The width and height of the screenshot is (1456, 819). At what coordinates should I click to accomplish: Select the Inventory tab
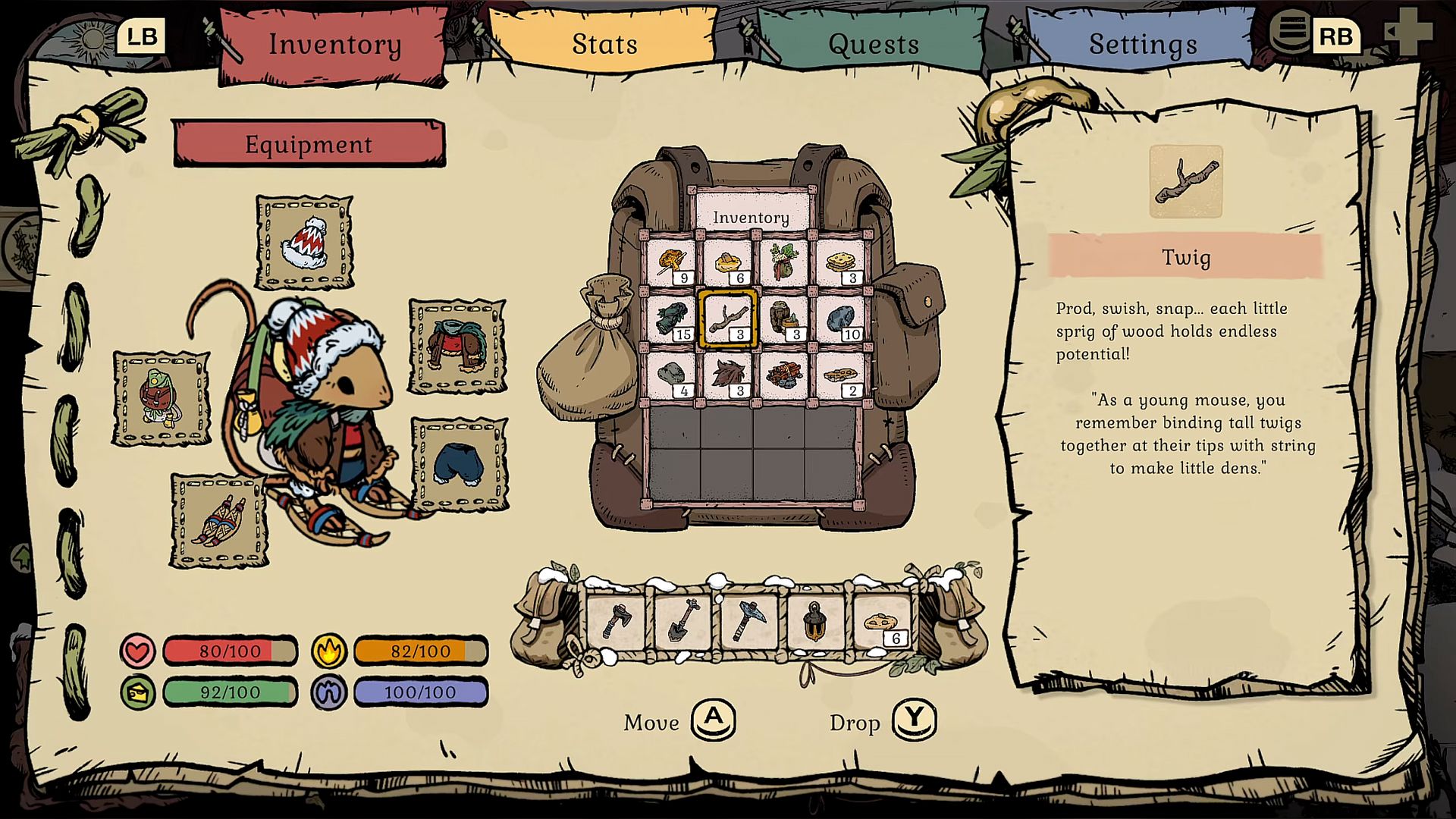pyautogui.click(x=334, y=44)
